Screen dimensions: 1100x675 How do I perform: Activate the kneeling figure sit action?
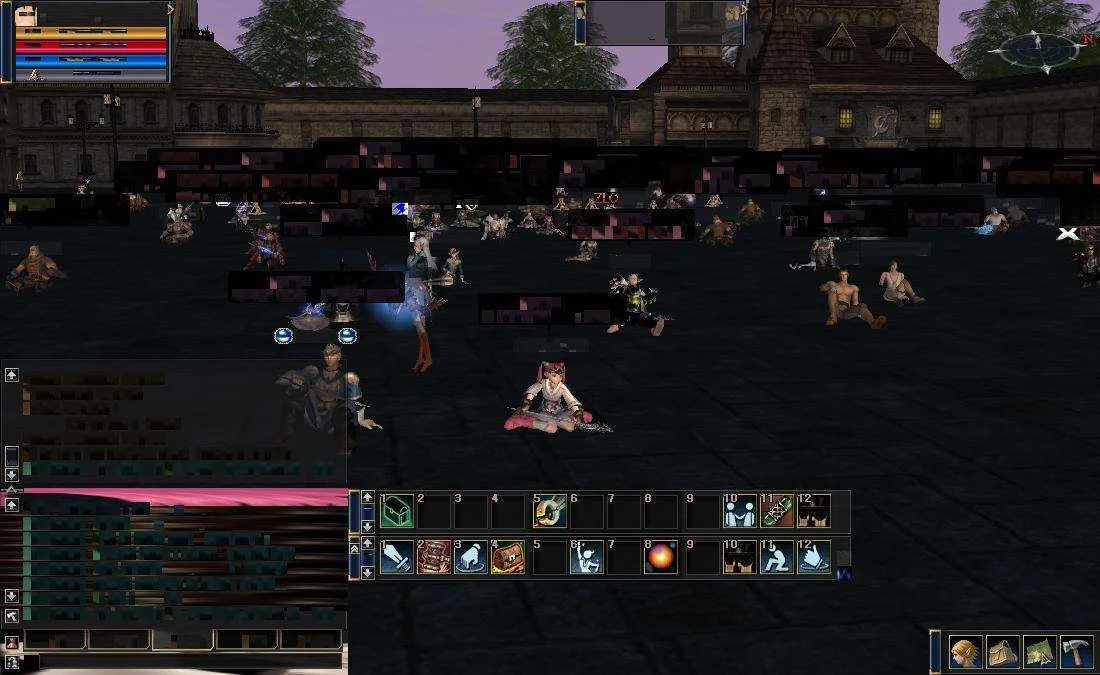pyautogui.click(x=777, y=557)
